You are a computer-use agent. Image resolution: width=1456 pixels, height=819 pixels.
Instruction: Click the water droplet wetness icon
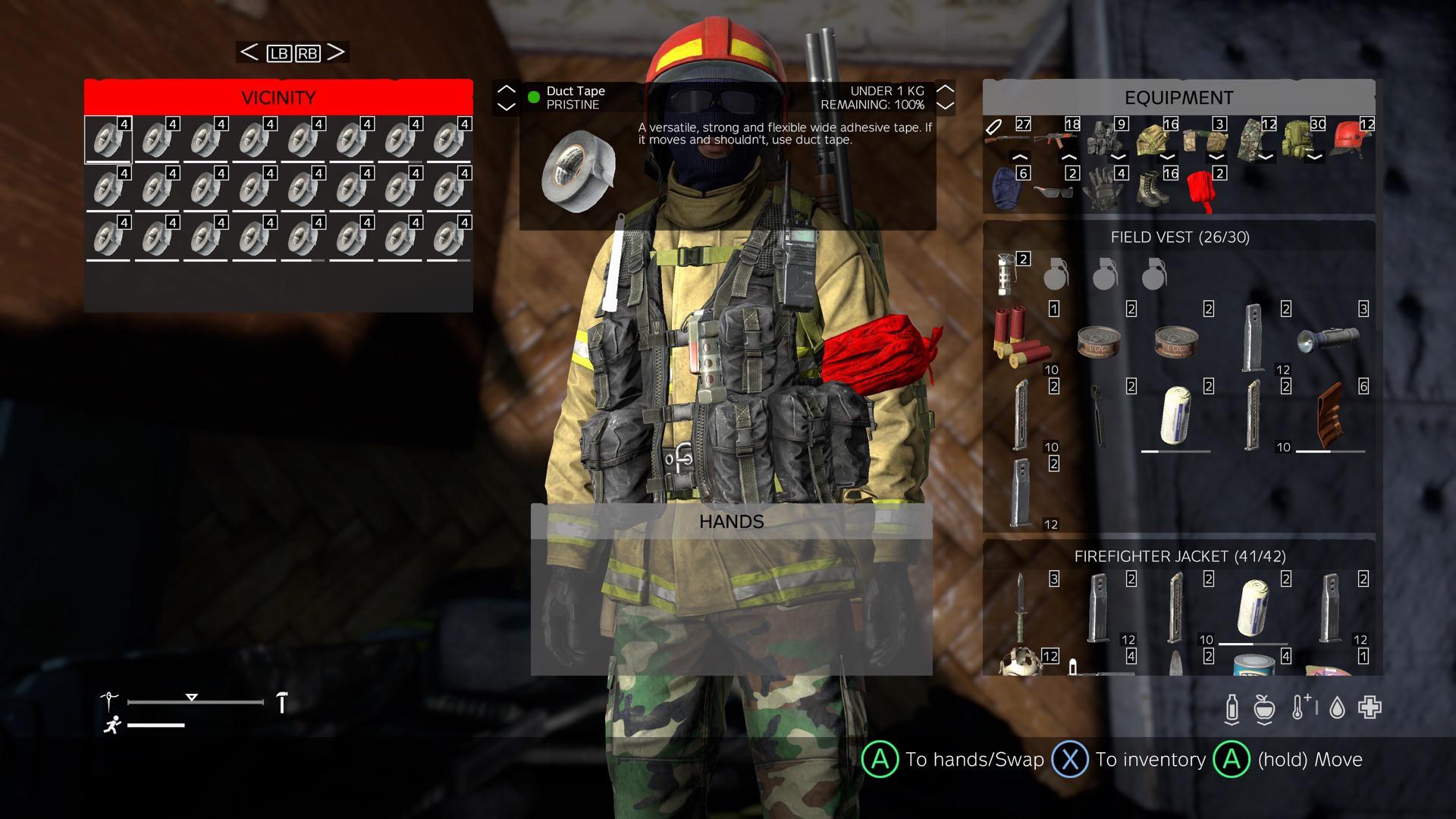[x=1336, y=708]
